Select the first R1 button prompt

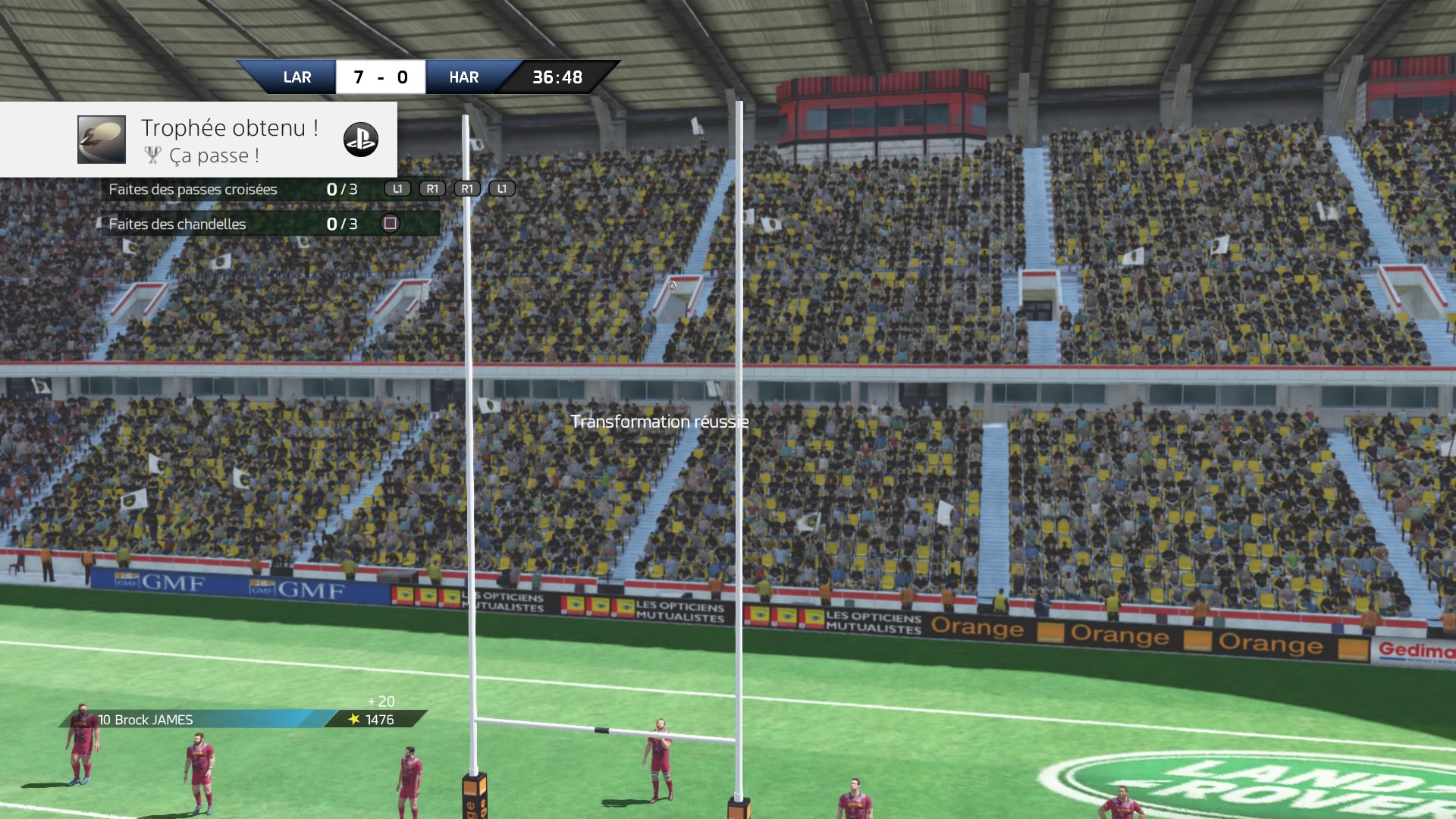point(432,189)
